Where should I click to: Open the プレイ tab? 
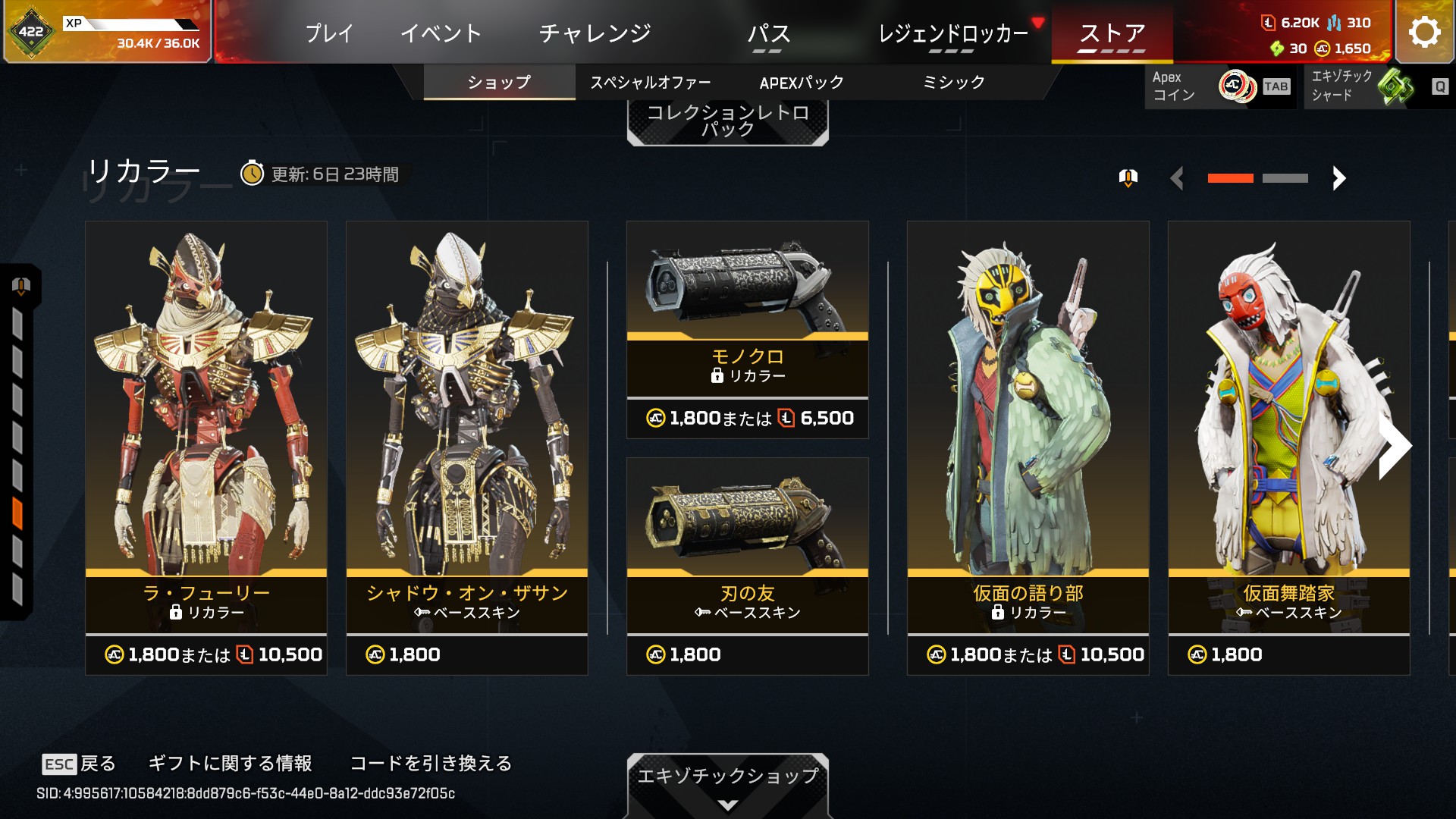329,33
